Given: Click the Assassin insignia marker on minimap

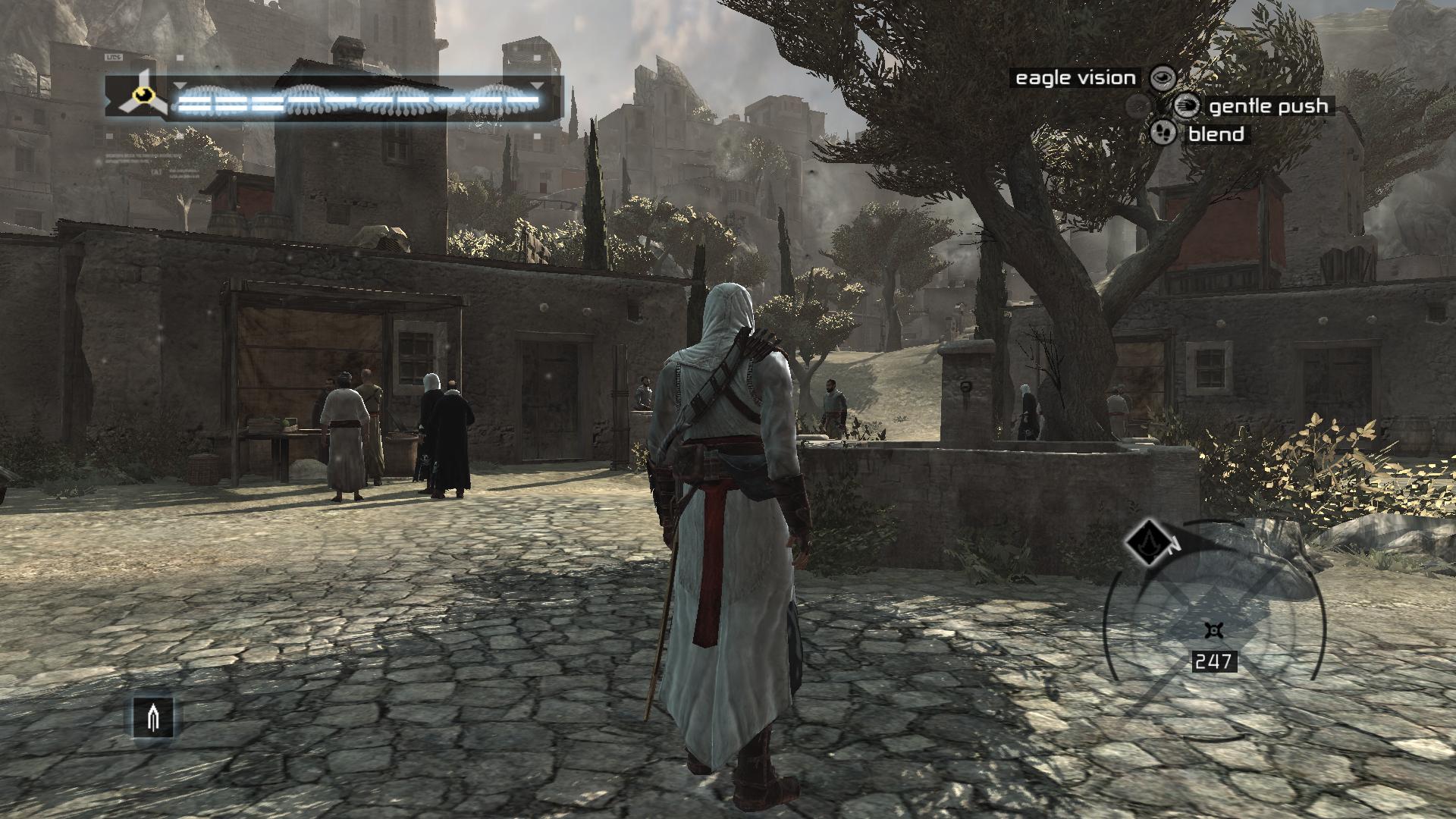Looking at the screenshot, I should tap(1144, 541).
